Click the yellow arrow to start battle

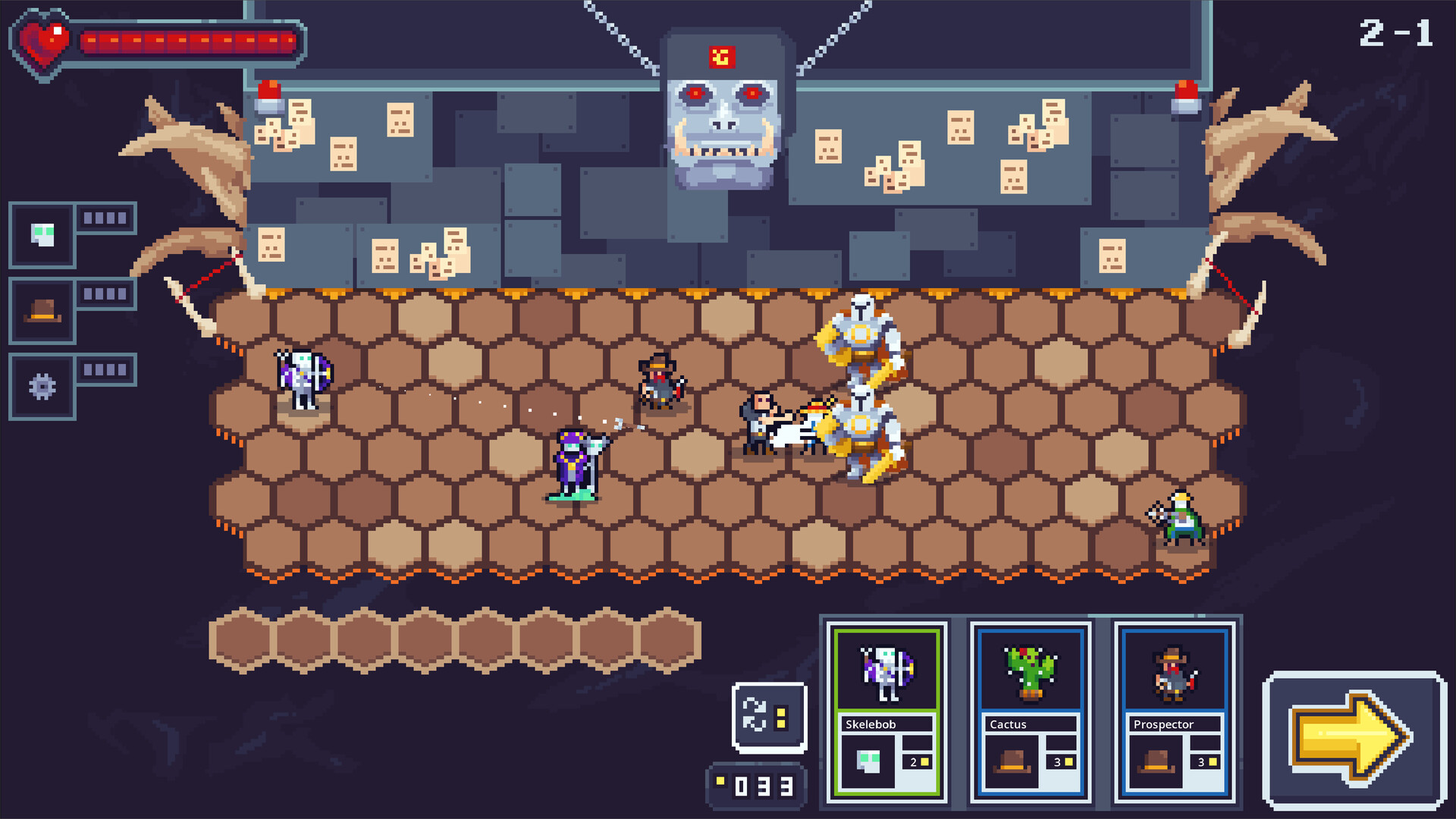[1354, 738]
